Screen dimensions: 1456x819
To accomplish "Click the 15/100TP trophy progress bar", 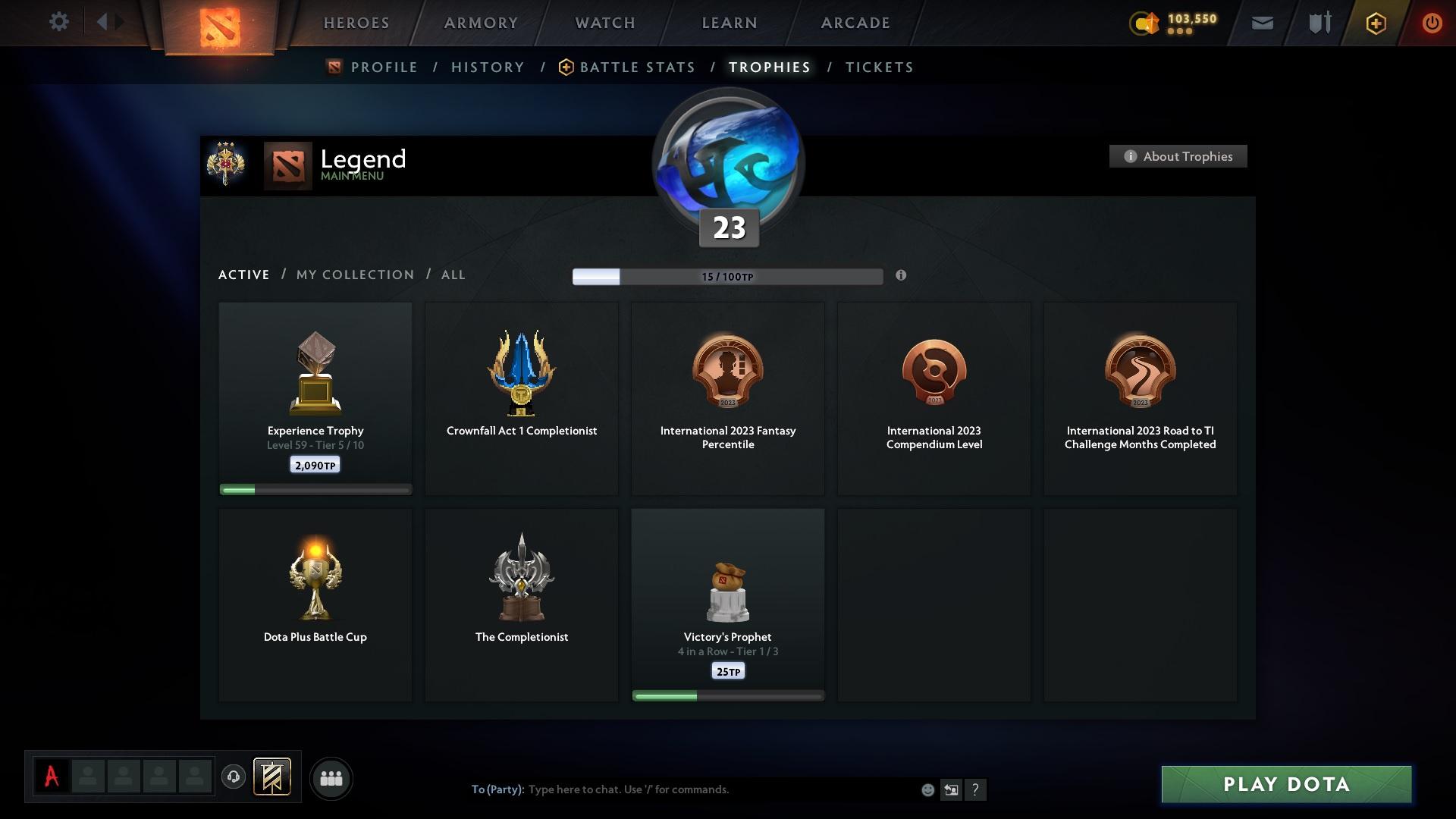I will point(727,277).
